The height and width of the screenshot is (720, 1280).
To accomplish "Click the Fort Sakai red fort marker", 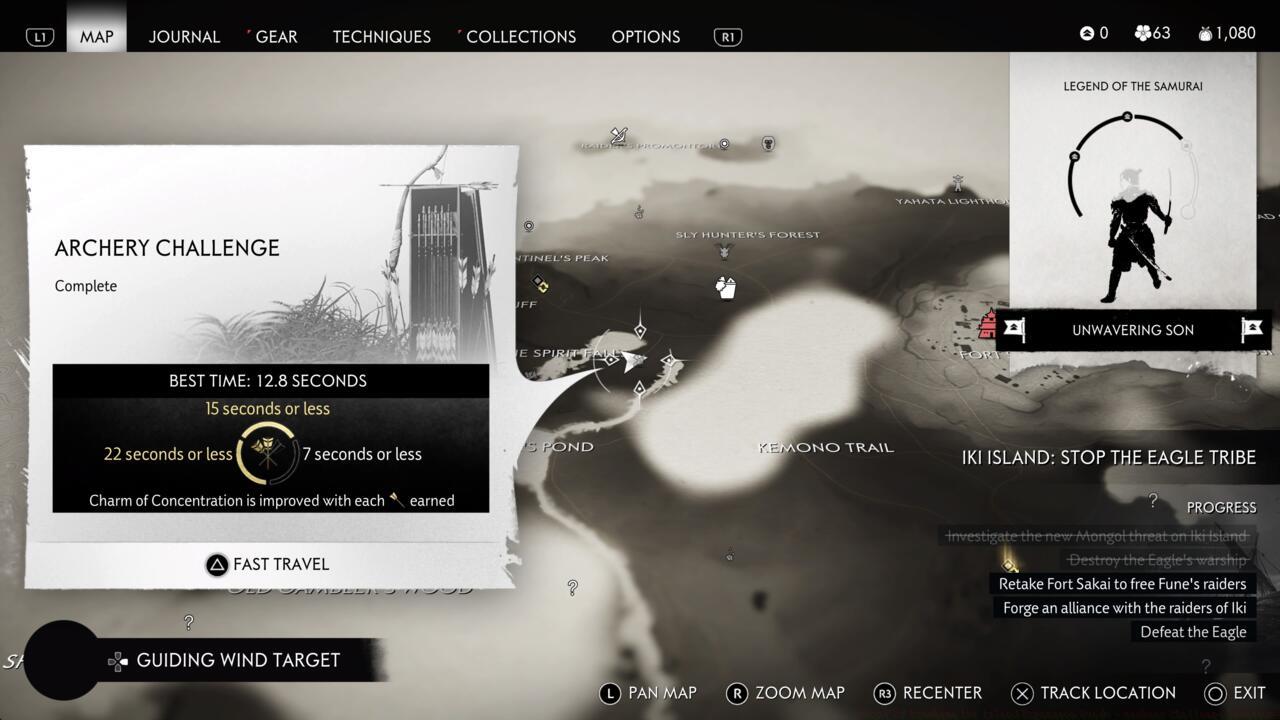I will (x=989, y=324).
